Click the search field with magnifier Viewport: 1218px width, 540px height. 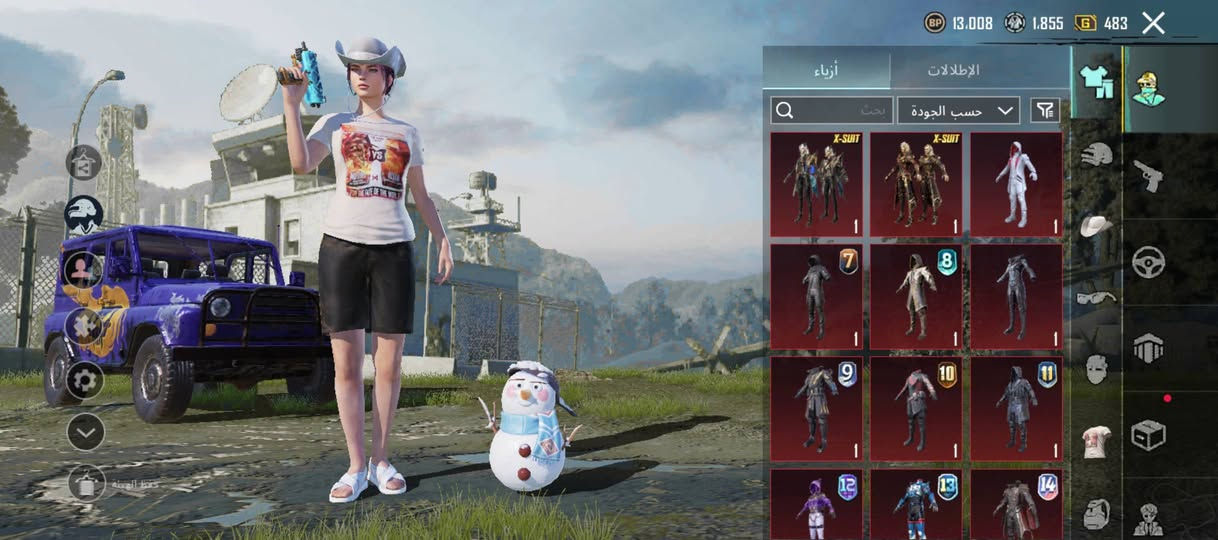click(832, 110)
